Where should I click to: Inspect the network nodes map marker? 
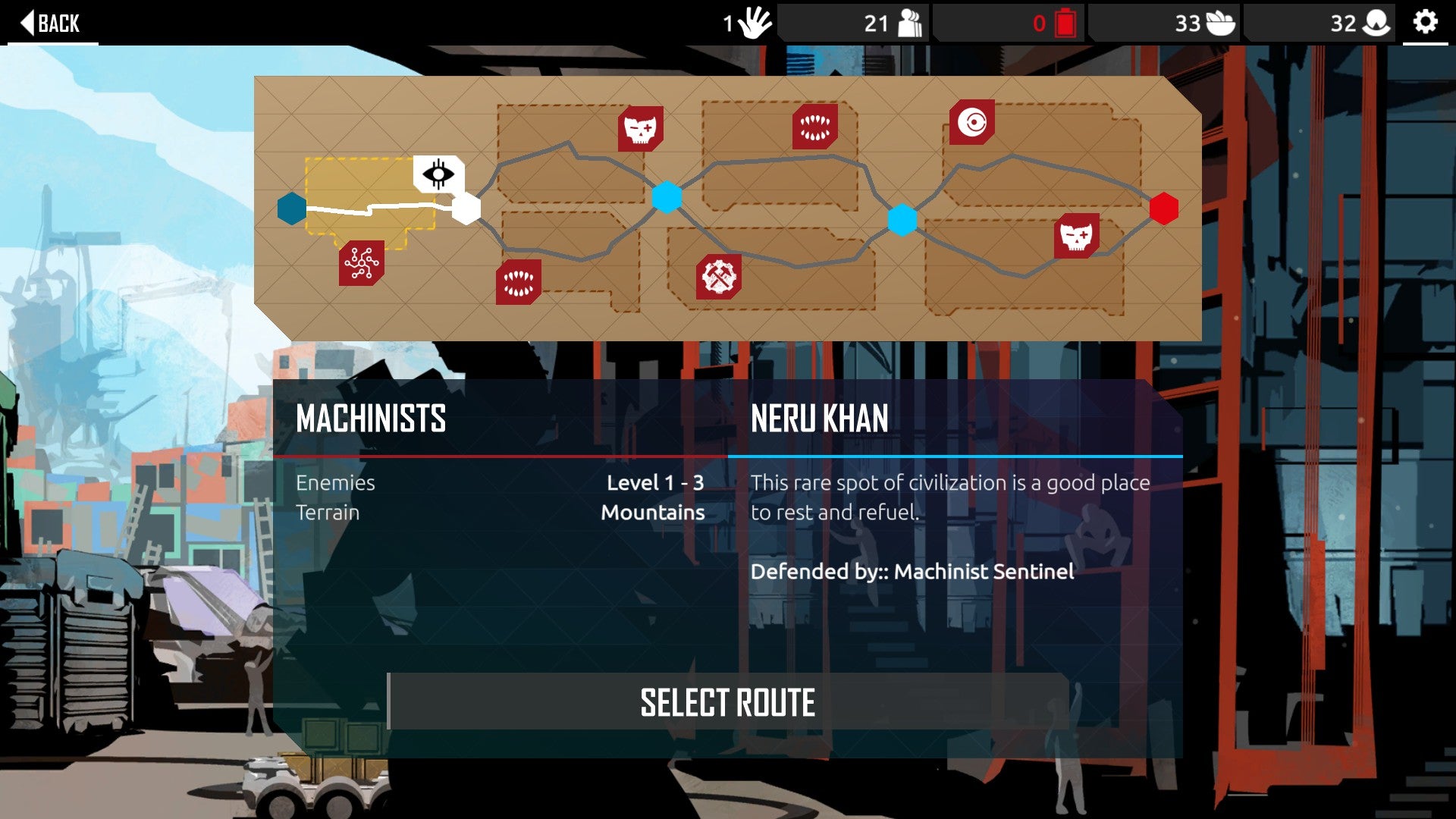pos(362,263)
